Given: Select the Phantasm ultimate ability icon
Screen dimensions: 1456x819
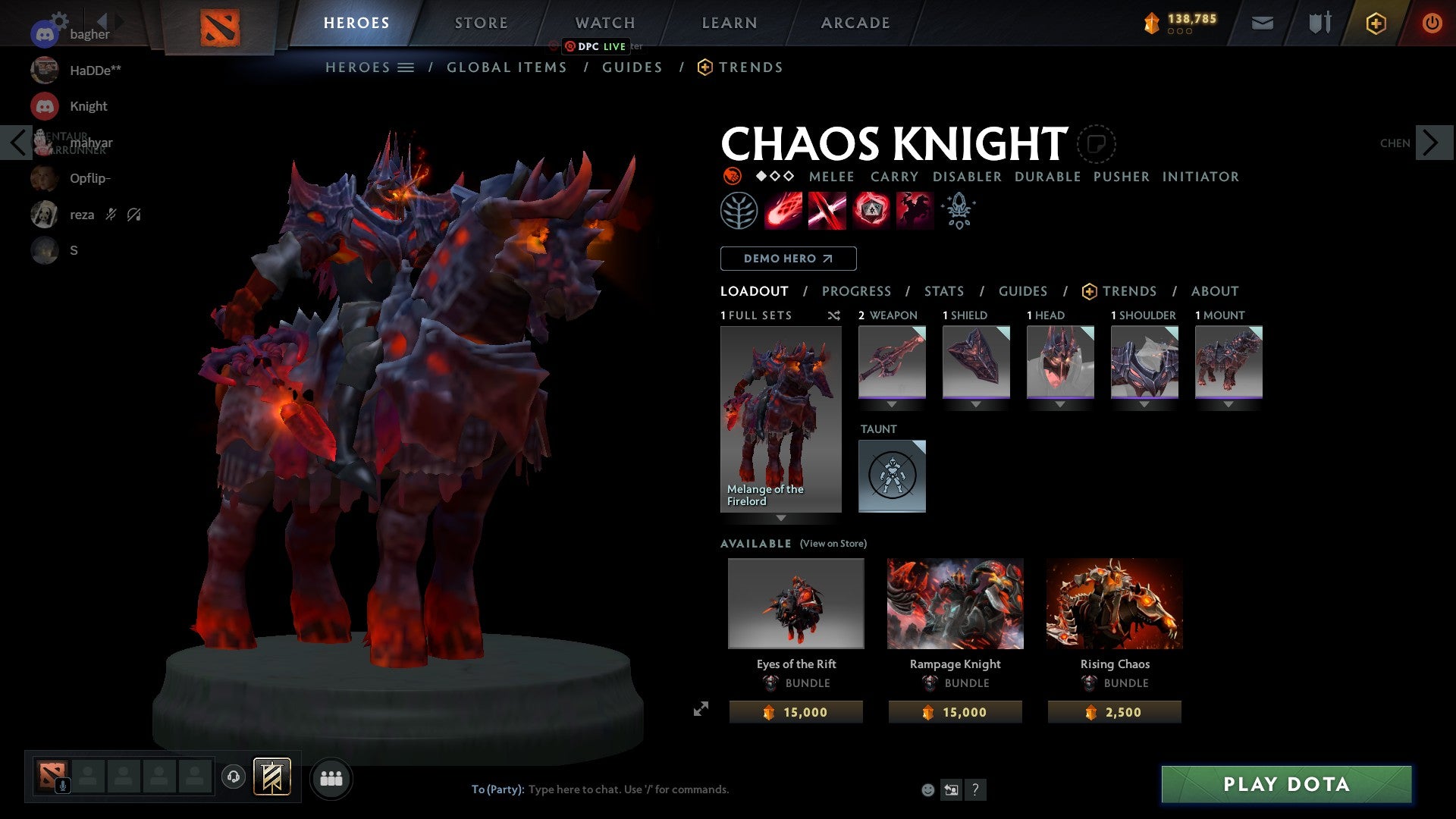Looking at the screenshot, I should (913, 211).
